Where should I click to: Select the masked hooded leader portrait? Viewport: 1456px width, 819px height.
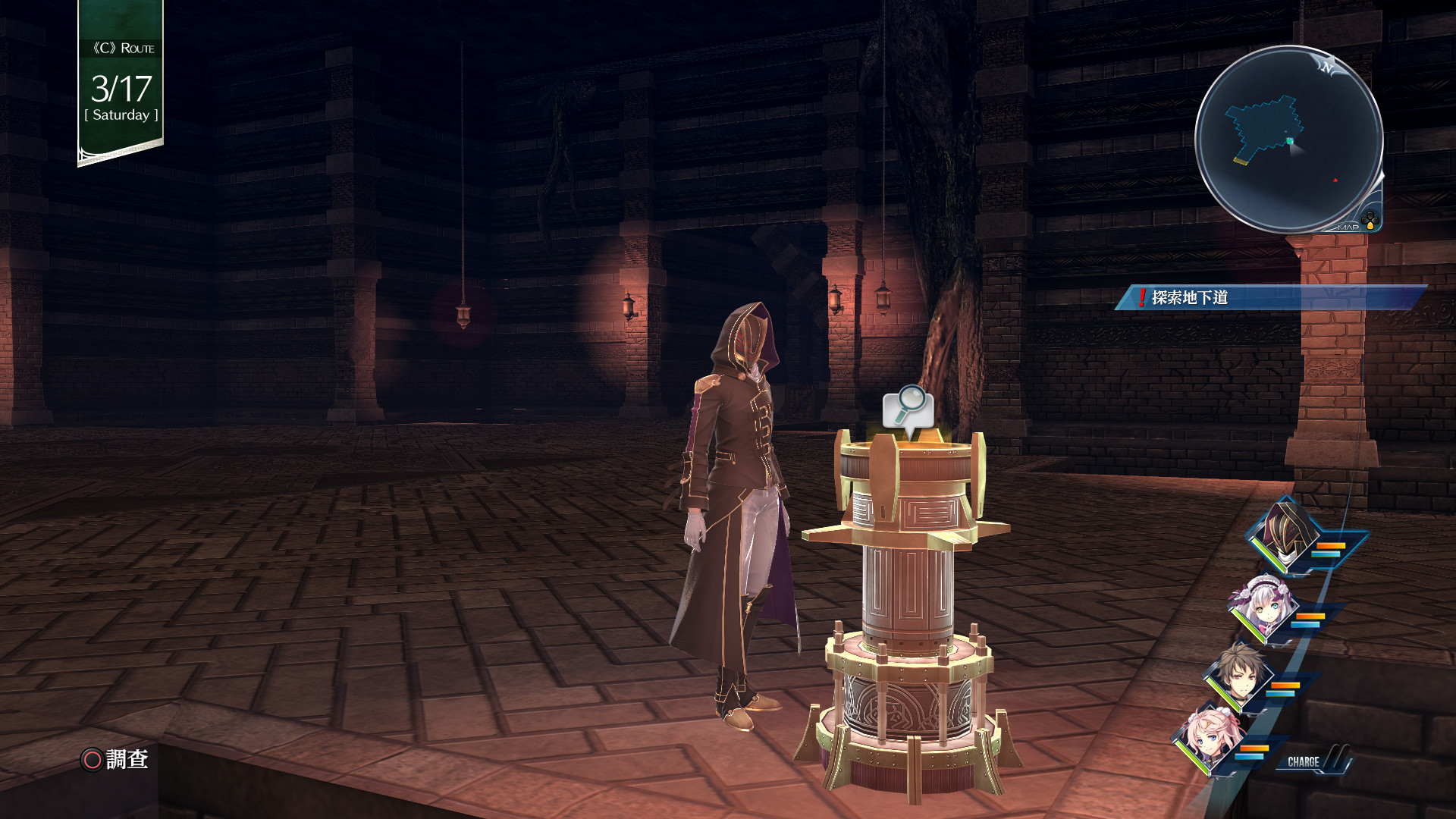click(x=1287, y=535)
